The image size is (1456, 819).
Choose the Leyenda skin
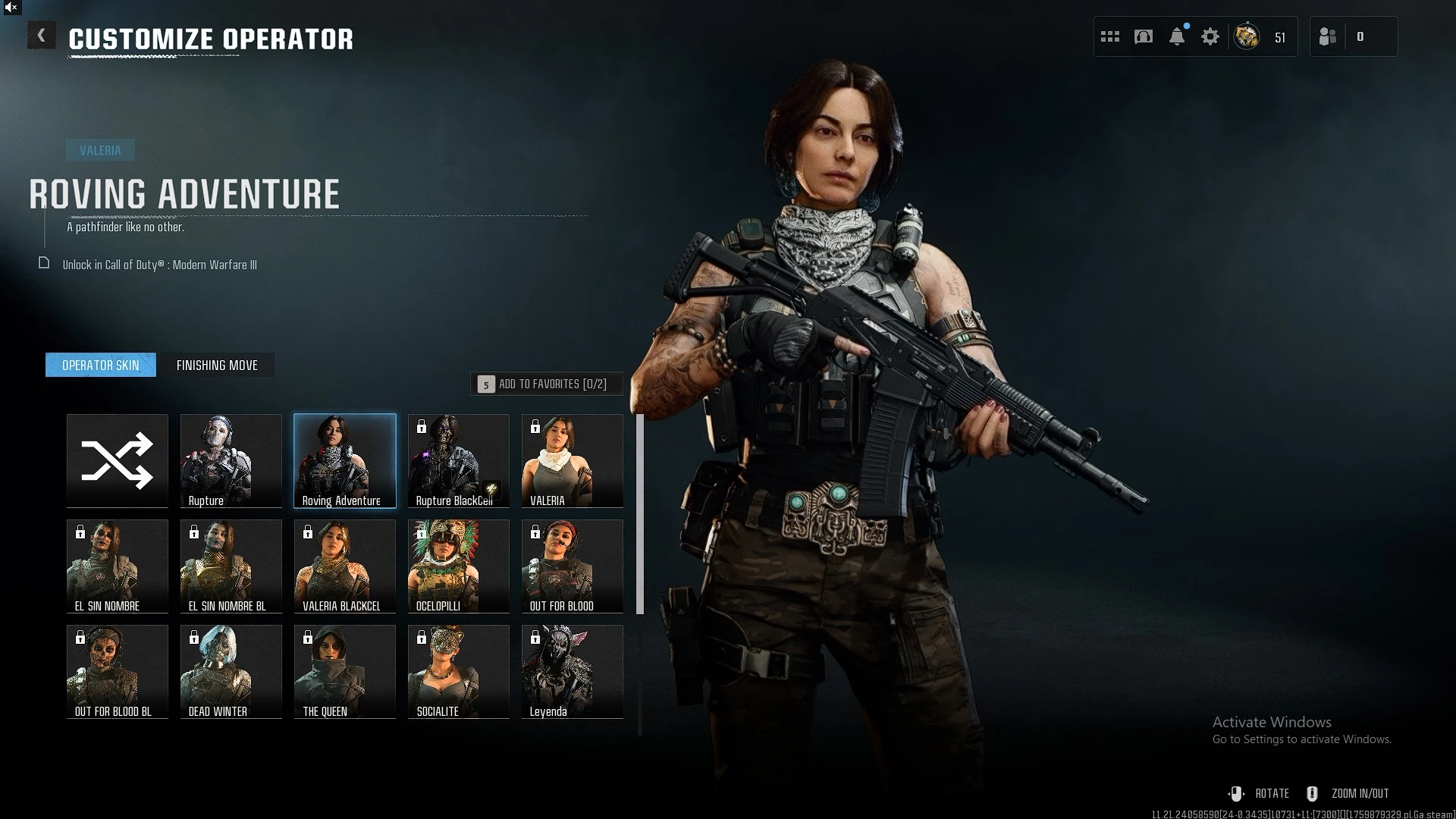573,671
